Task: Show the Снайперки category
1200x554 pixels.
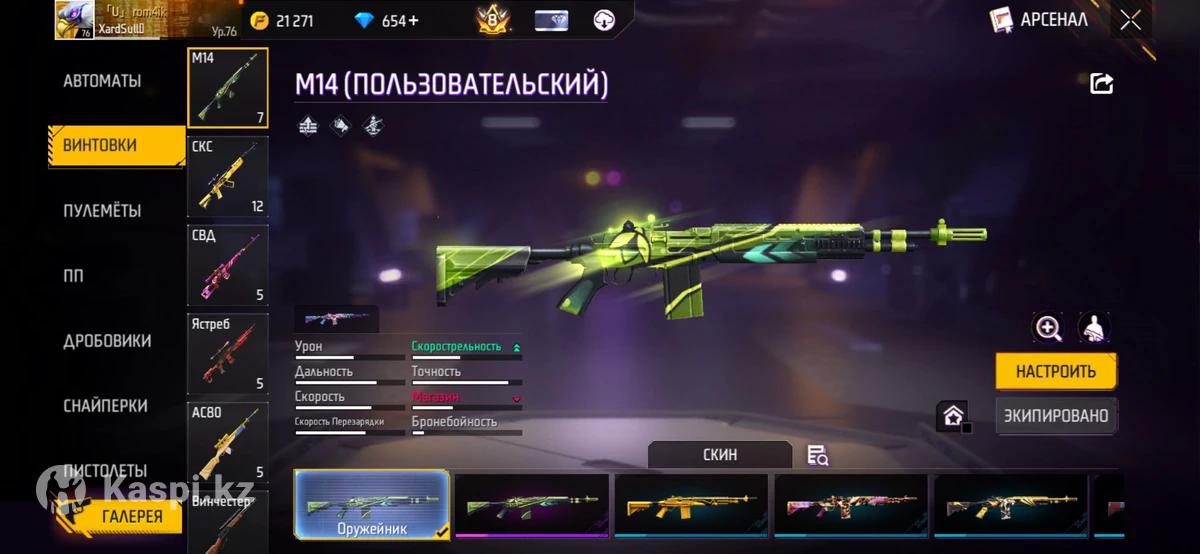Action: 105,406
